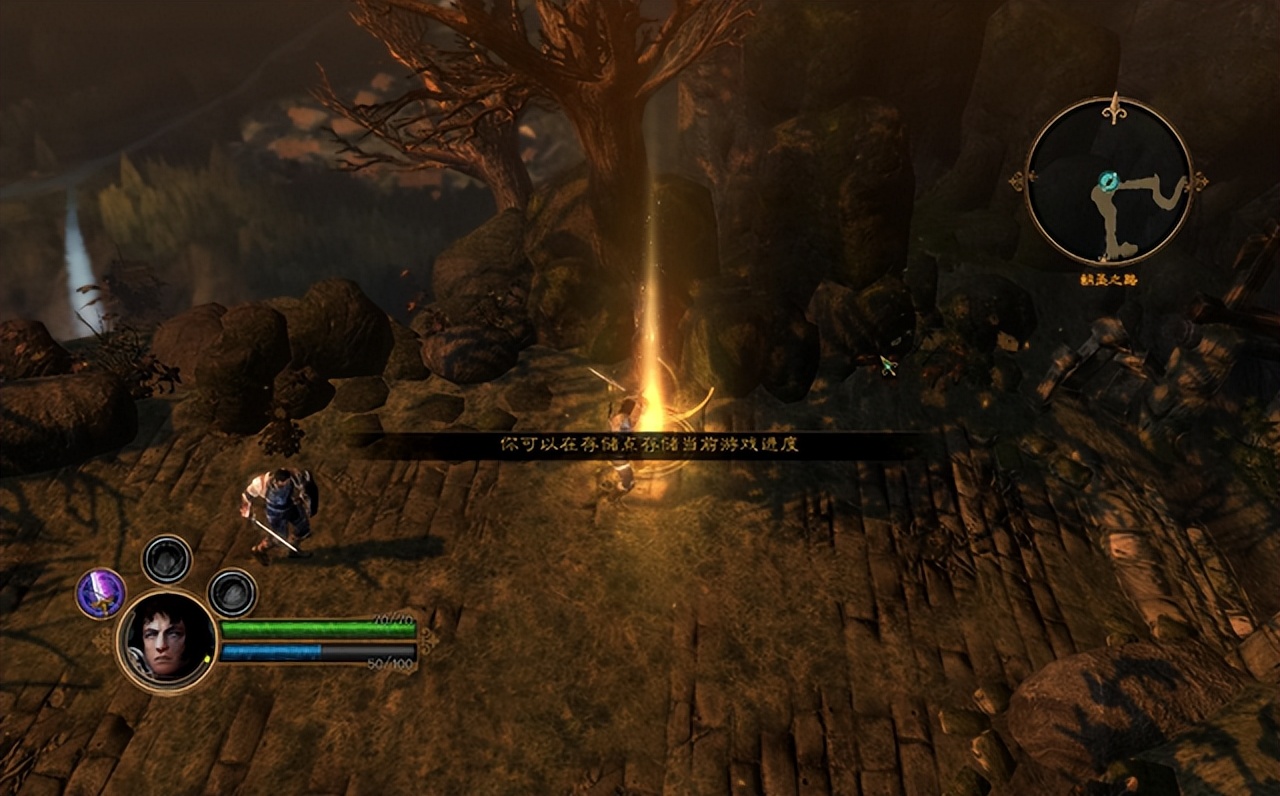Open the circular minimap

click(1109, 182)
